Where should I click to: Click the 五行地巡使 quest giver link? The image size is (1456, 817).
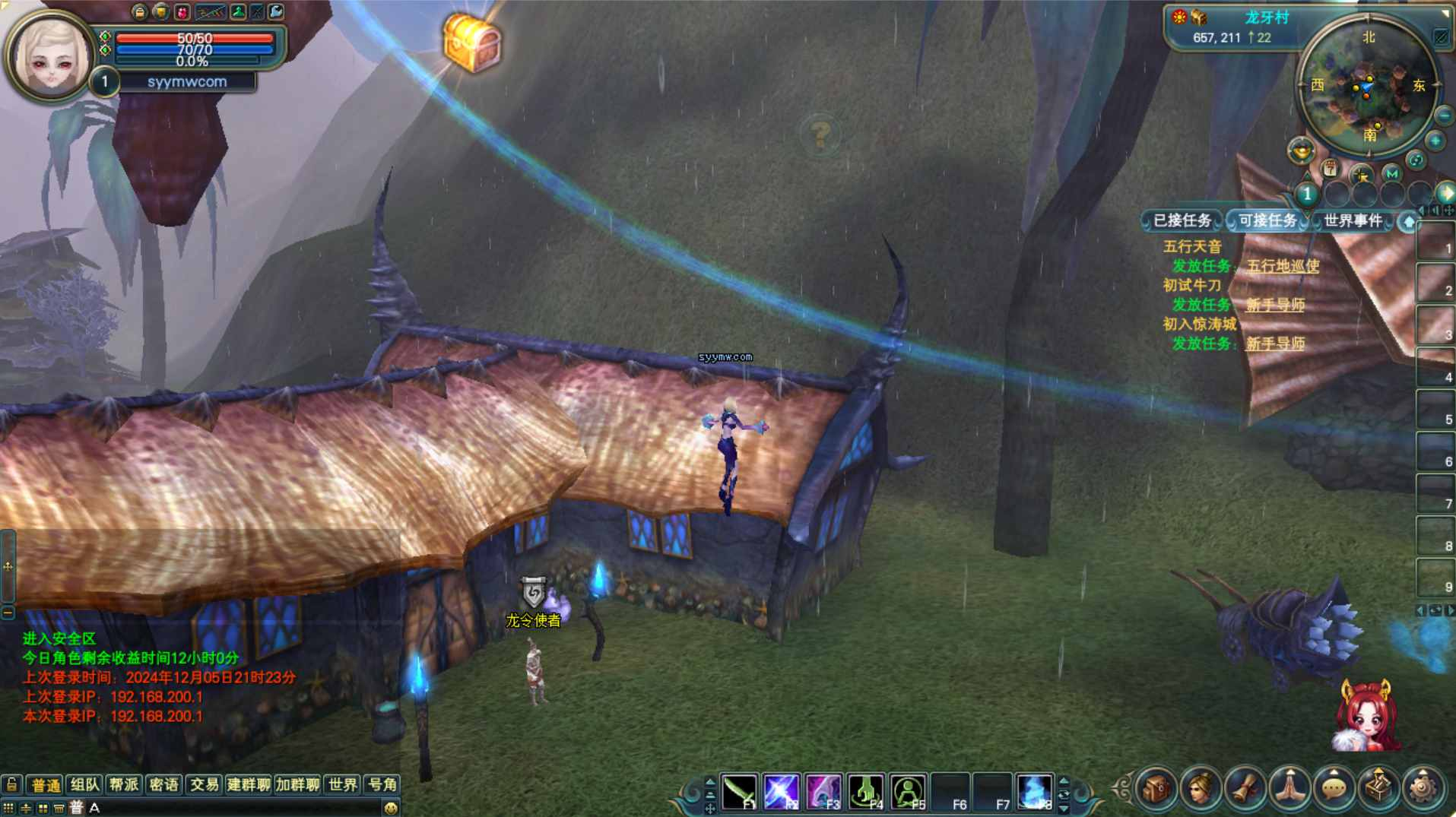1283,266
